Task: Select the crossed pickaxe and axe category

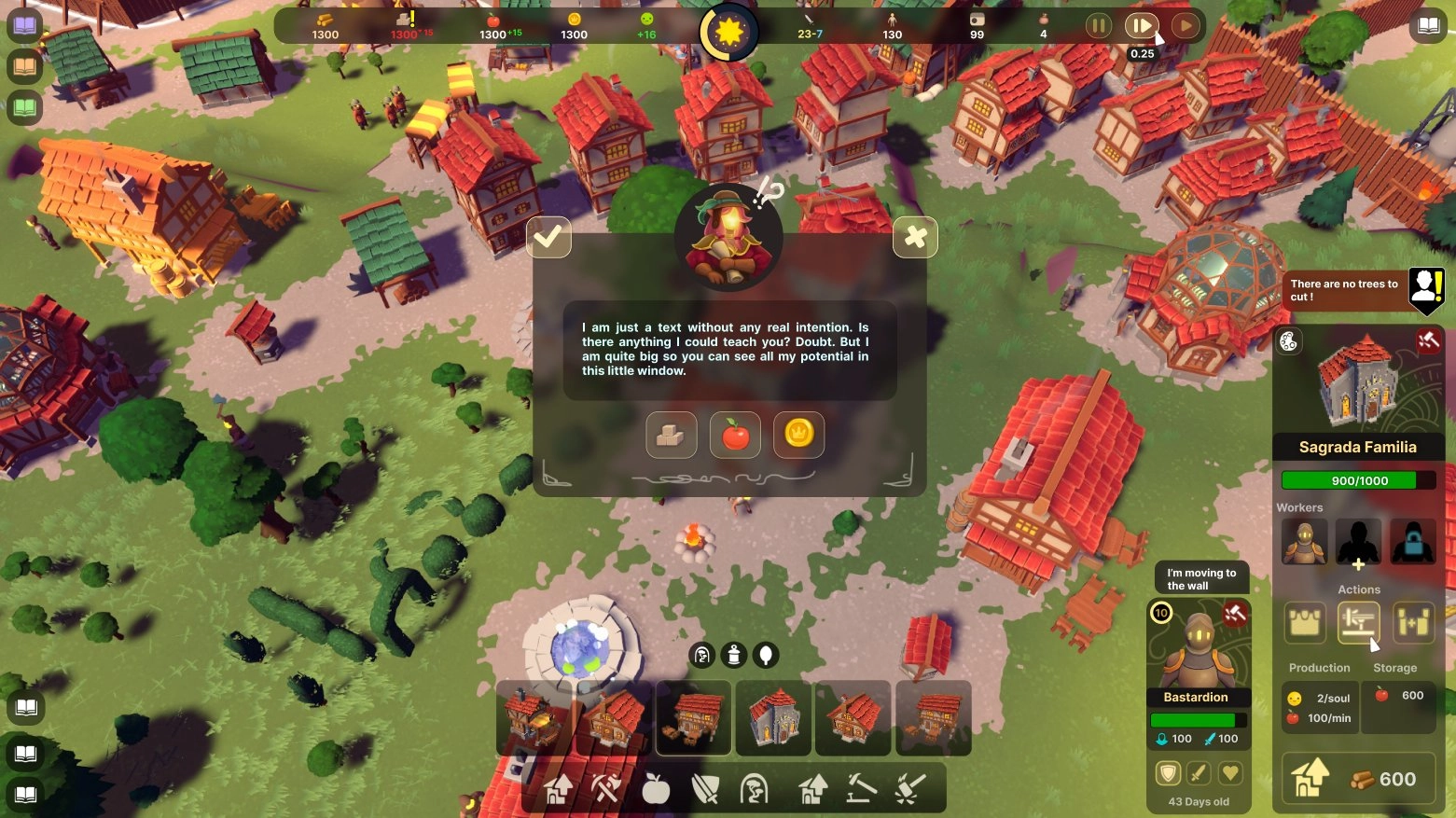Action: click(x=606, y=790)
